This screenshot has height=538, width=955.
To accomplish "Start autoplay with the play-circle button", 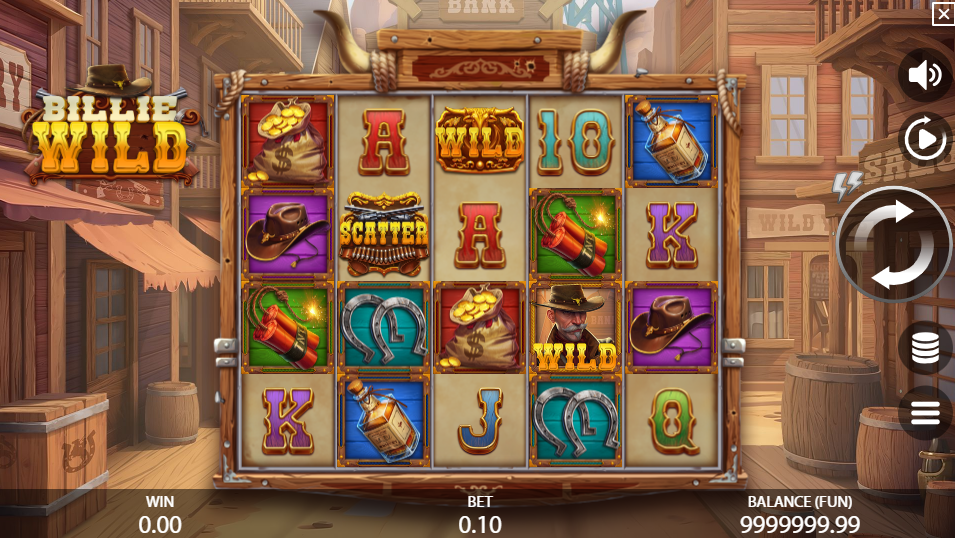I will (x=925, y=139).
